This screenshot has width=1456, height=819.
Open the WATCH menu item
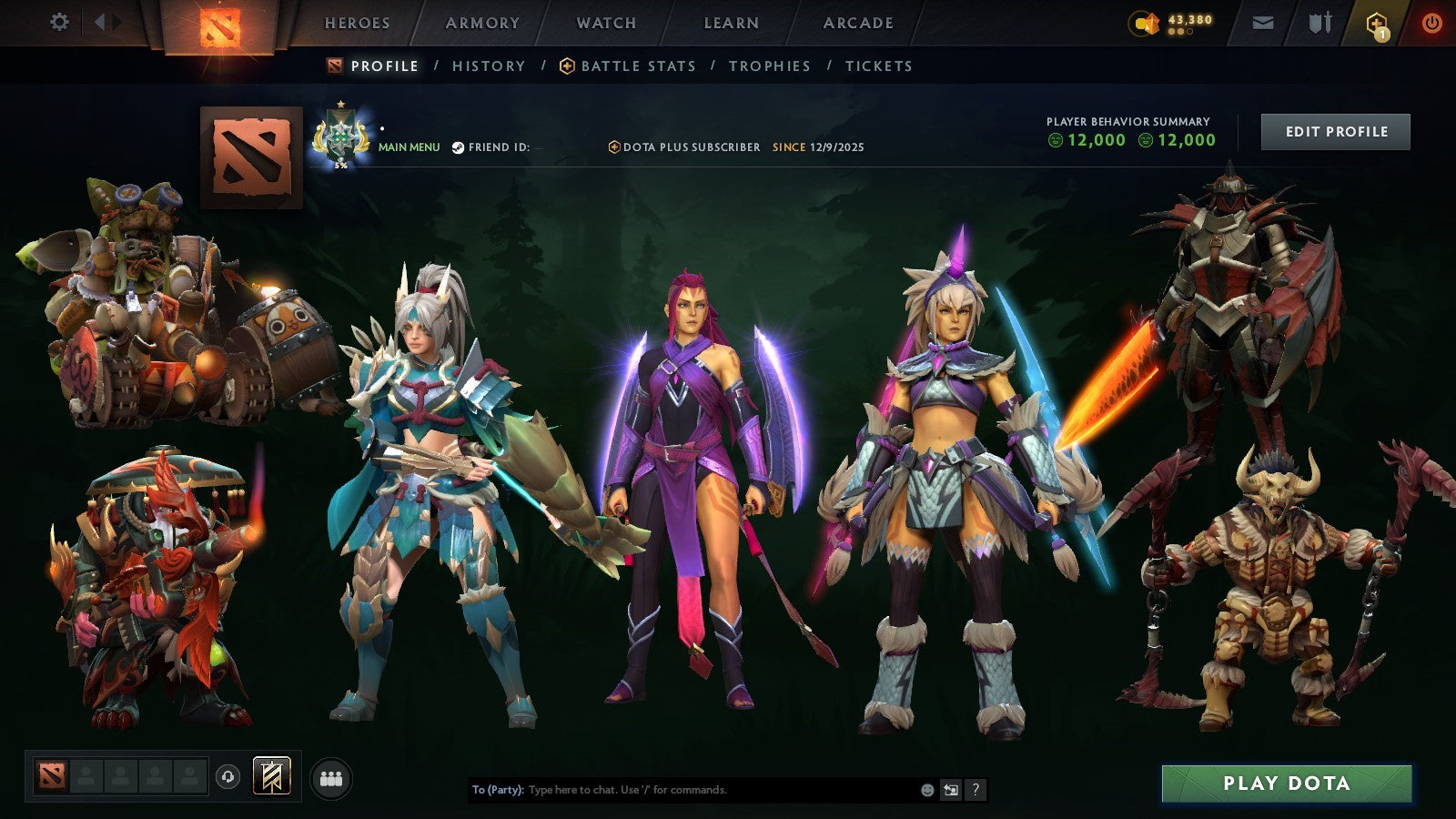pyautogui.click(x=606, y=23)
